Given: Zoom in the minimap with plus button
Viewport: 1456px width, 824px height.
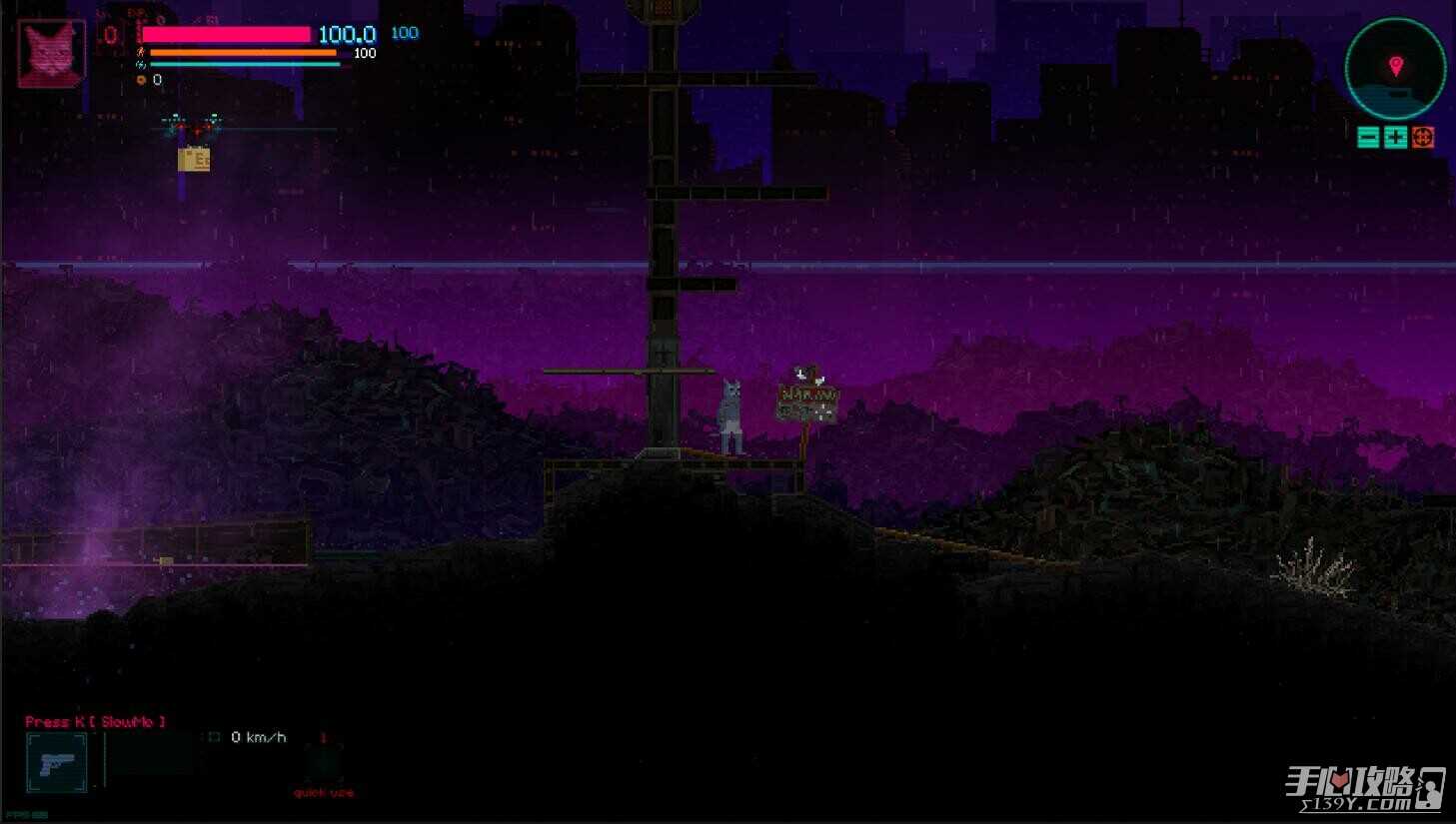Looking at the screenshot, I should tap(1395, 138).
